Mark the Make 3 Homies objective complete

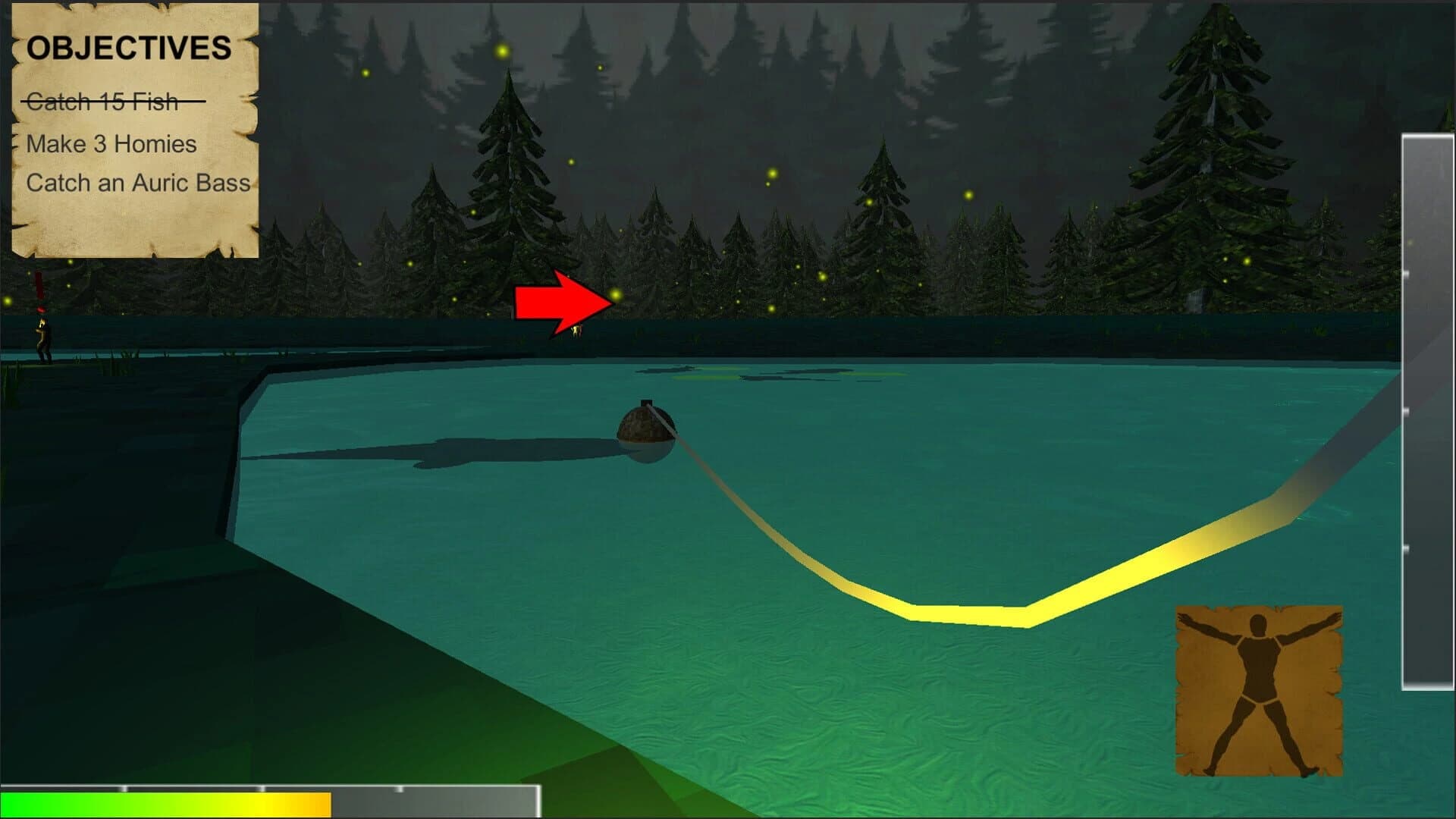(x=111, y=143)
